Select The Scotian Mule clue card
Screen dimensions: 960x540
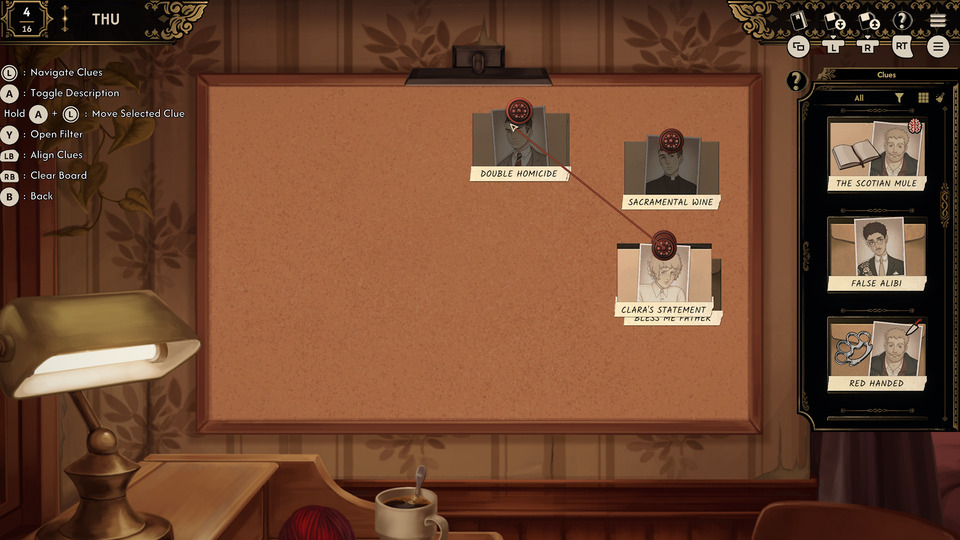pos(877,154)
